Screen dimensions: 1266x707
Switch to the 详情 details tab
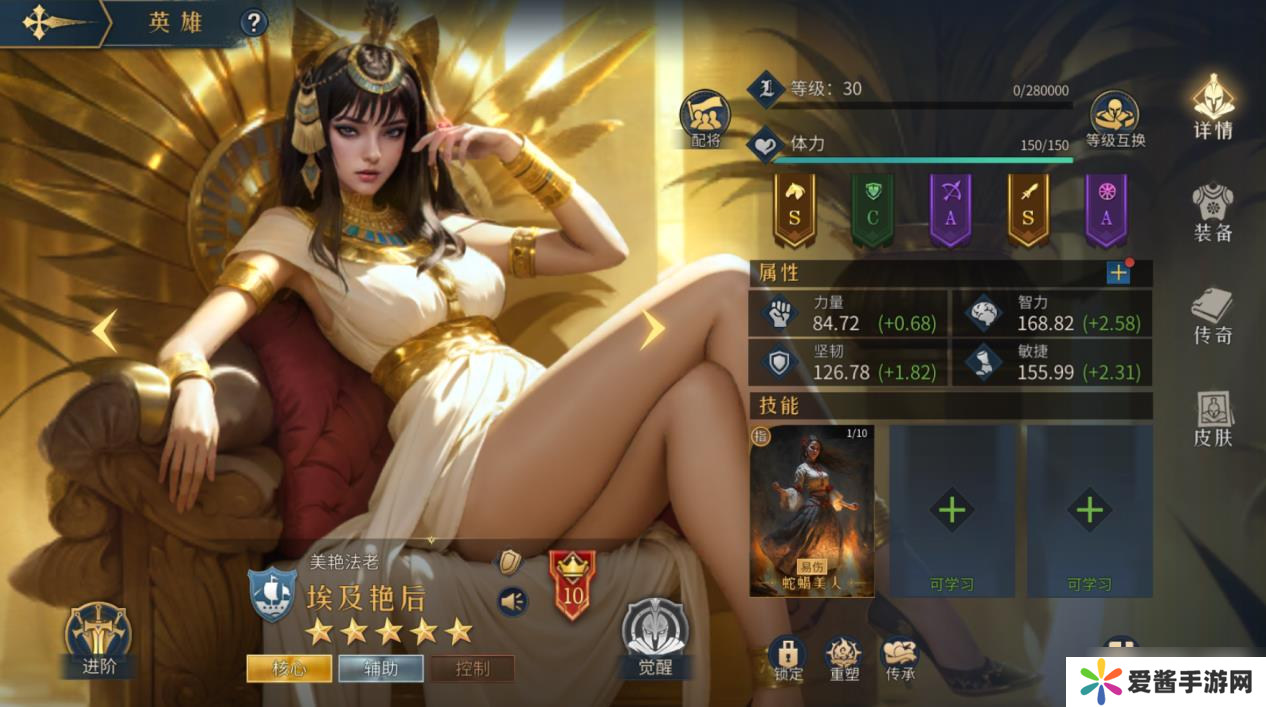(1213, 107)
